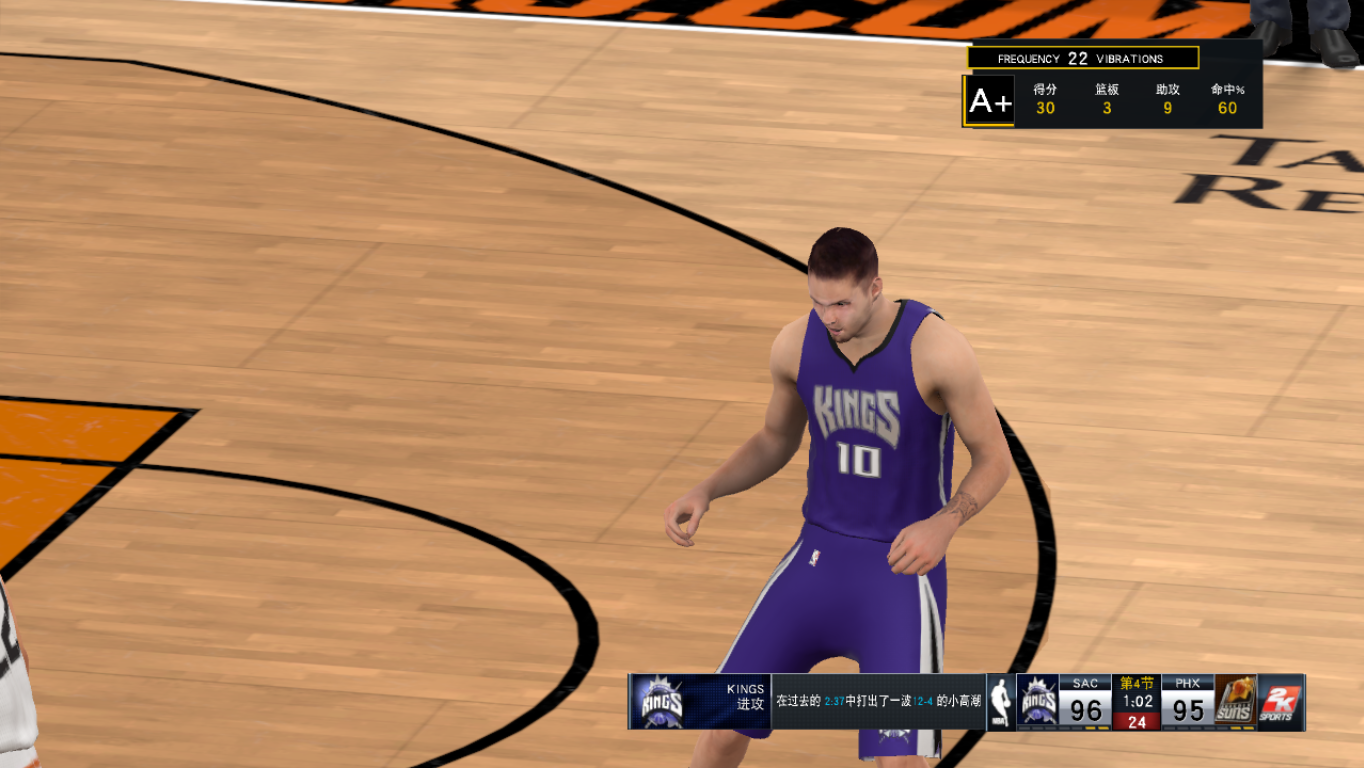Select the Kings logo on the scoreboard
Image resolution: width=1364 pixels, height=768 pixels.
(1038, 702)
